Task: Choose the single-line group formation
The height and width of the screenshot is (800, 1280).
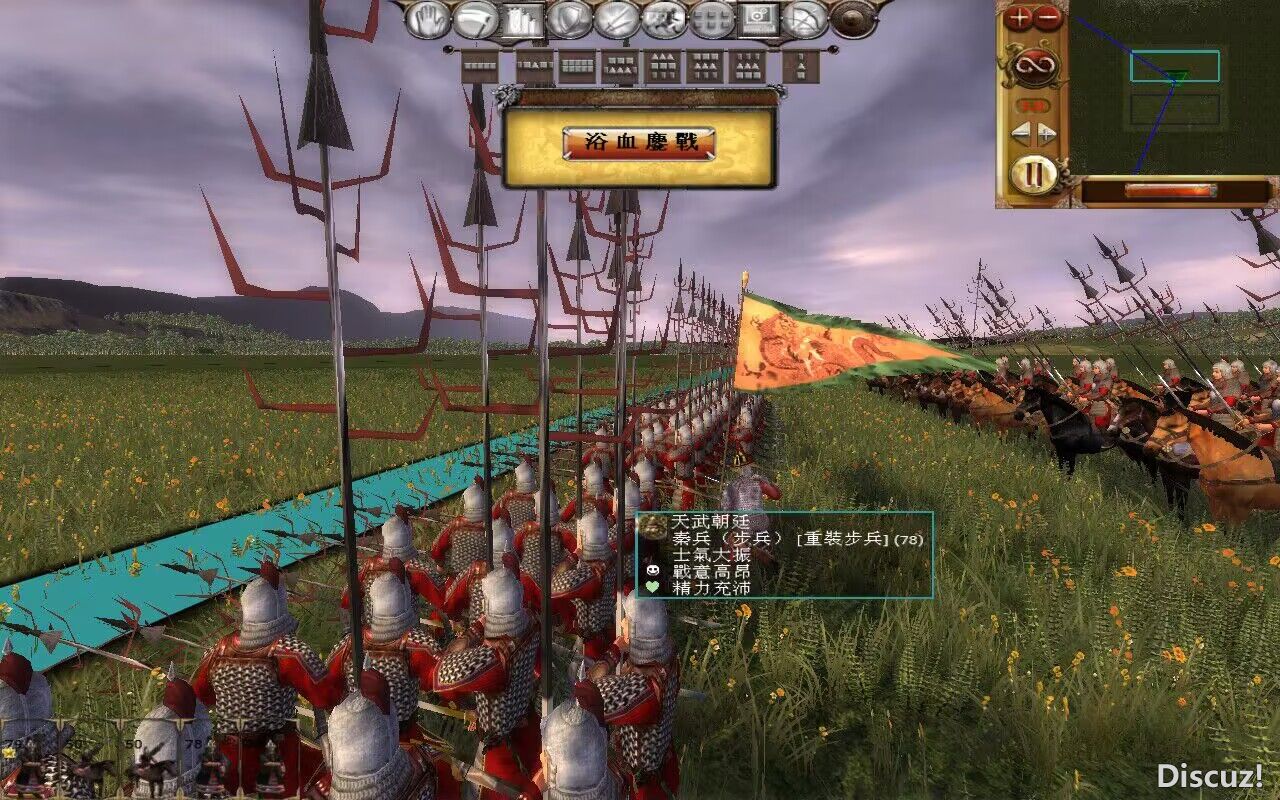Action: (480, 66)
